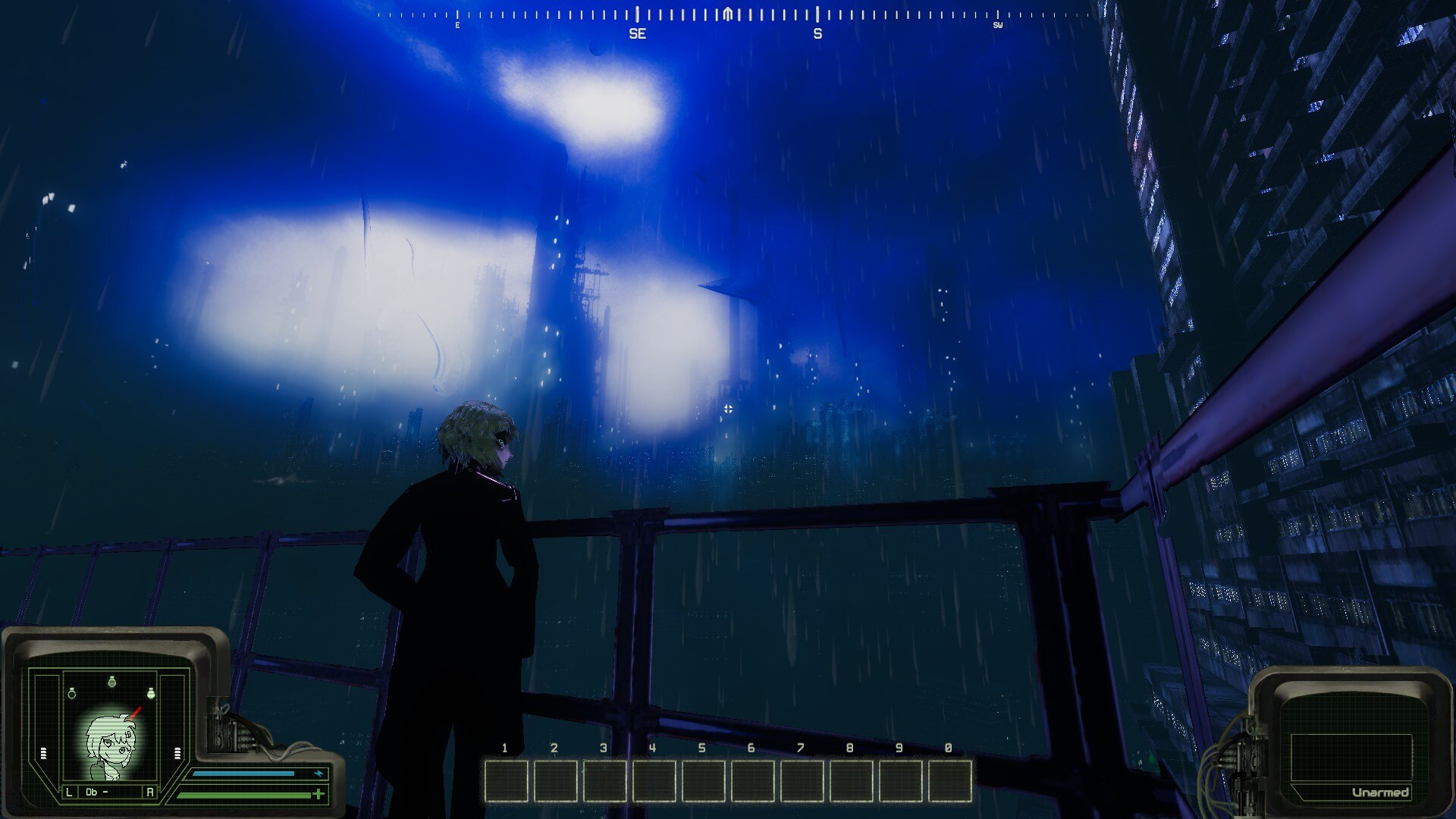Viewport: 1456px width, 819px height.
Task: Click the character portrait on the status monitor
Action: (x=111, y=745)
